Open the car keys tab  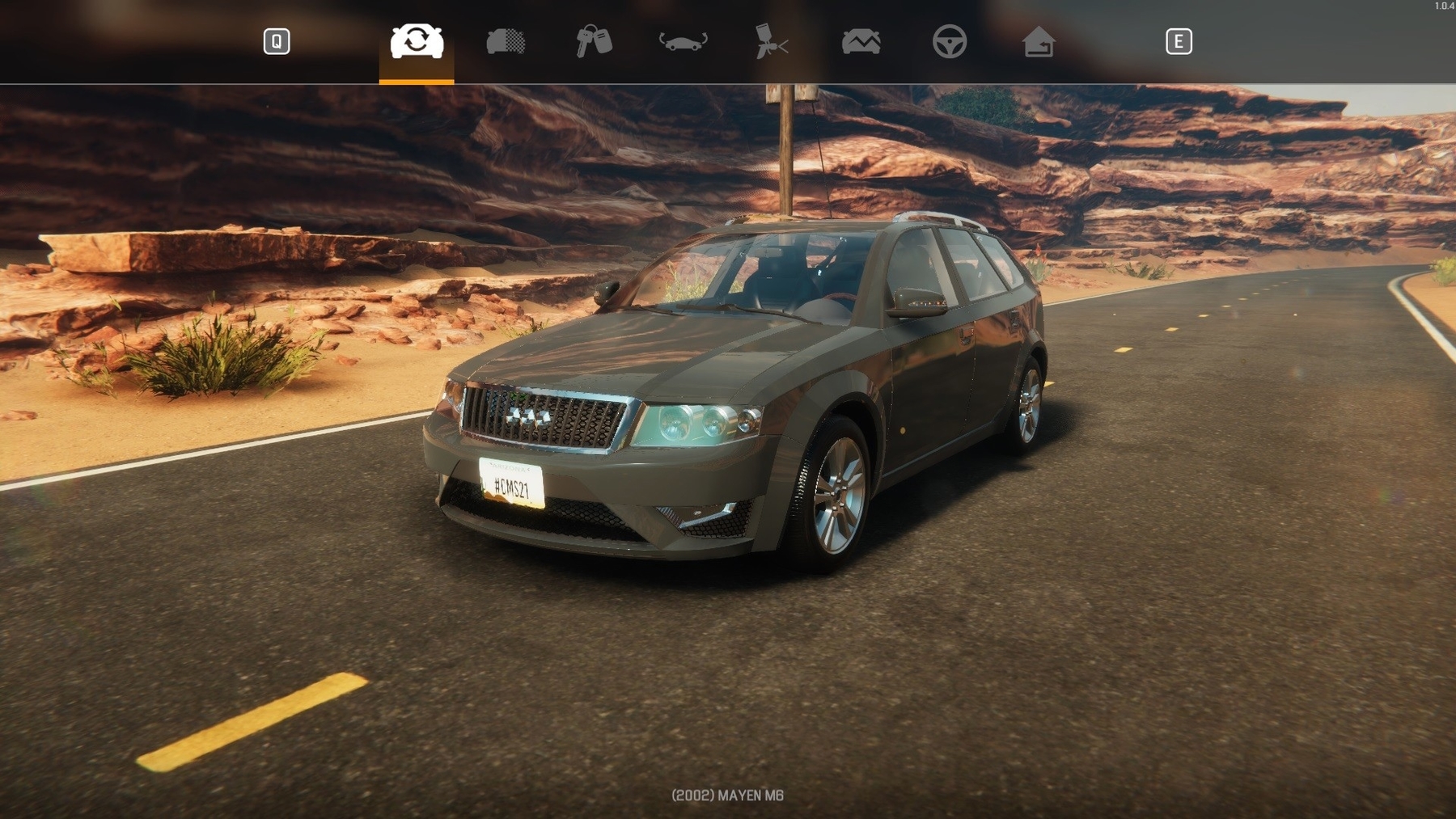pyautogui.click(x=594, y=41)
